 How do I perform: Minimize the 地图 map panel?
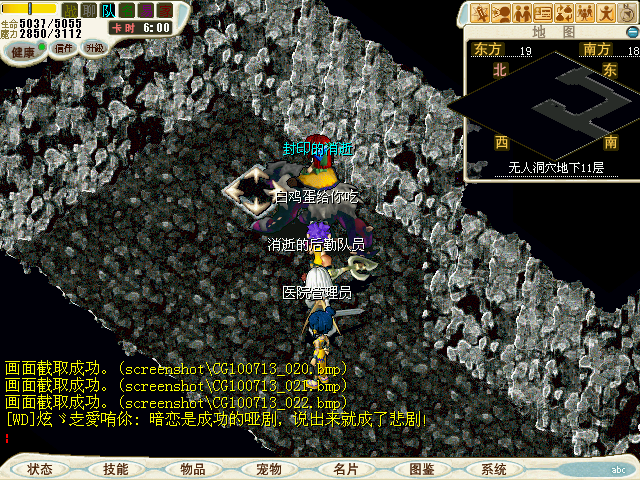[631, 32]
